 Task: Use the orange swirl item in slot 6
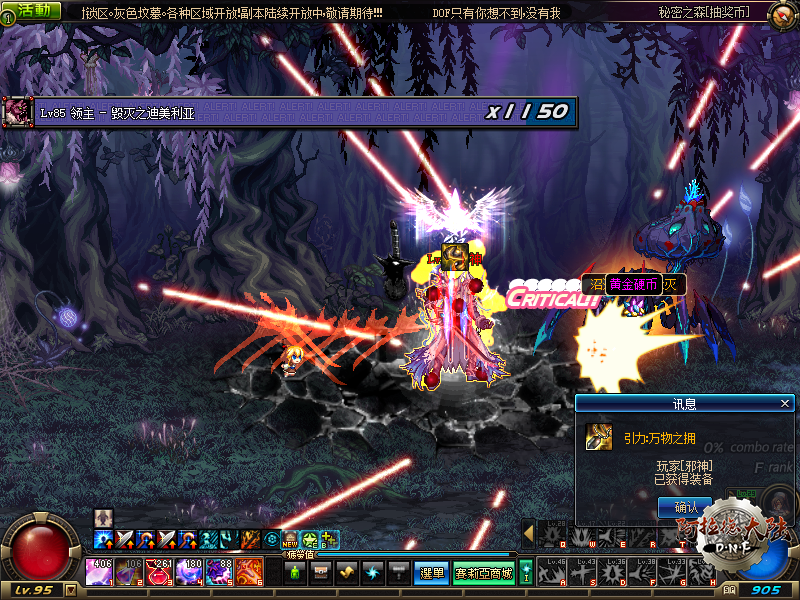pyautogui.click(x=249, y=572)
